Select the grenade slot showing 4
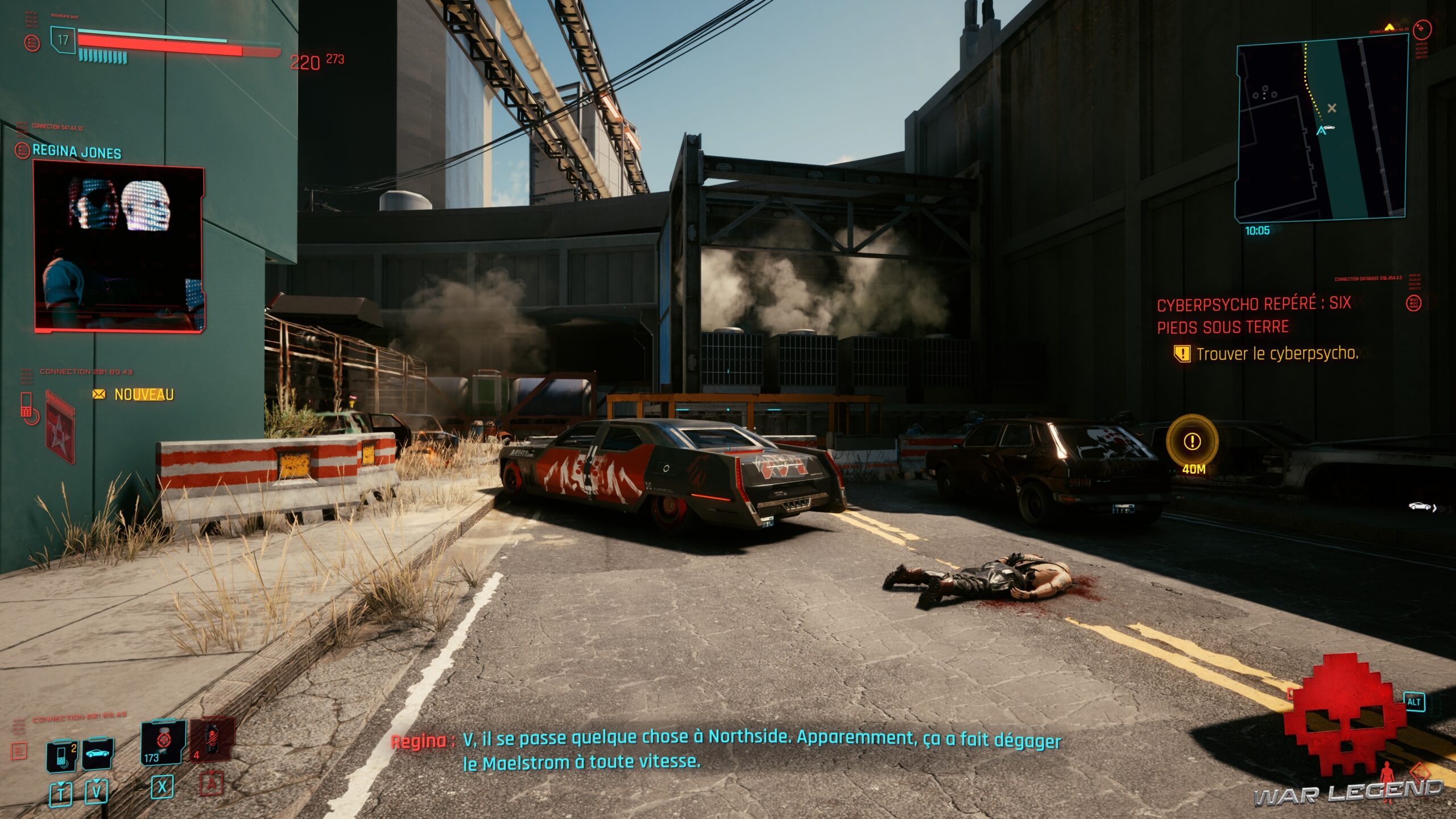Screen dimensions: 1456x819 tap(212, 739)
